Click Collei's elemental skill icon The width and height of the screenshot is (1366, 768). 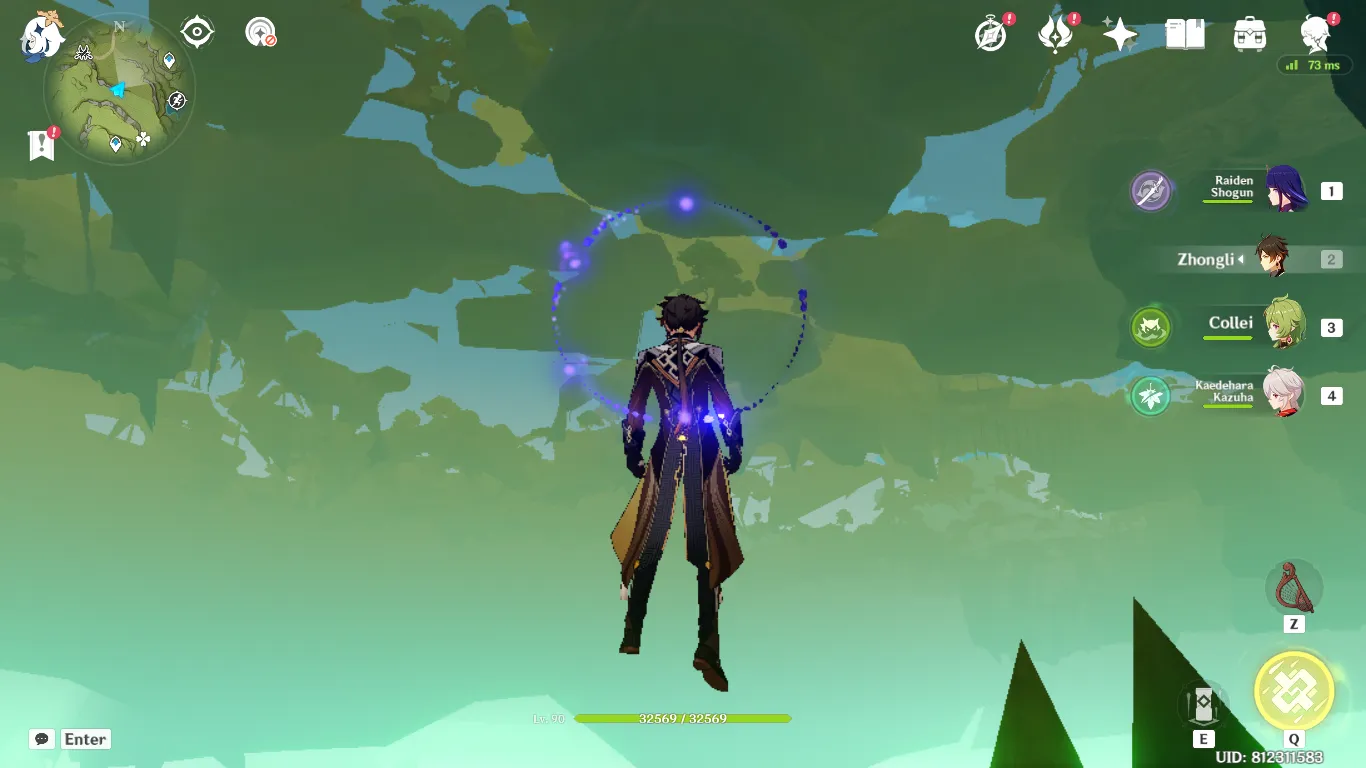(1150, 328)
